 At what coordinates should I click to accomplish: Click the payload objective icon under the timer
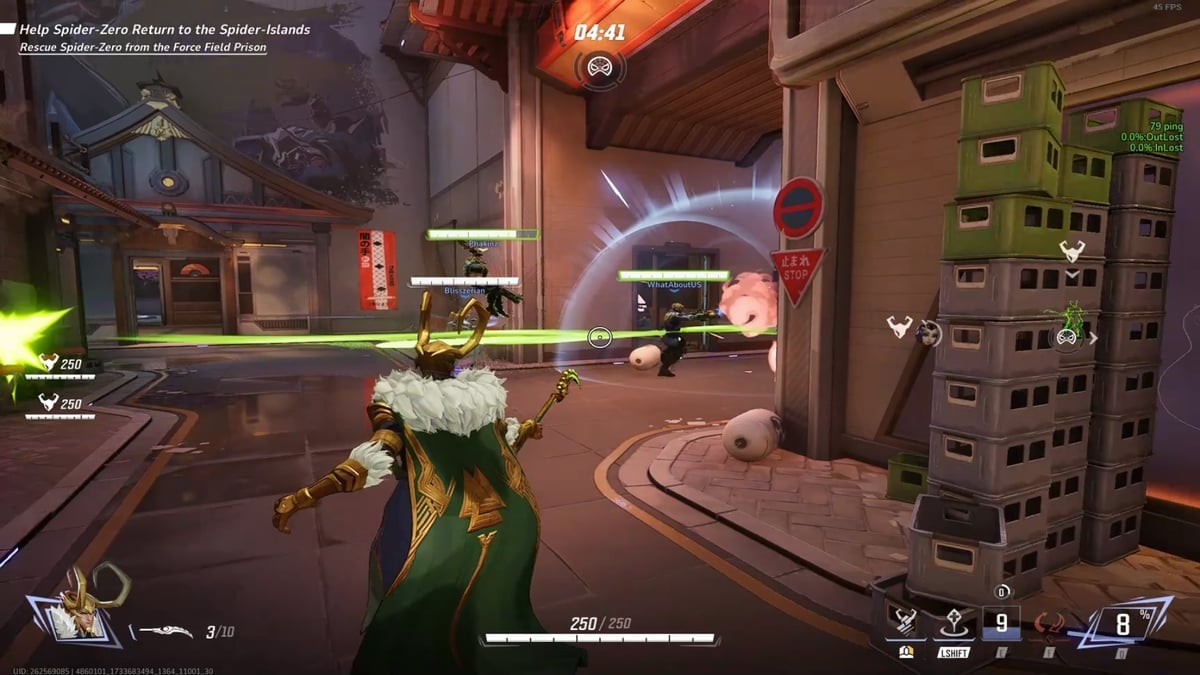click(x=599, y=68)
